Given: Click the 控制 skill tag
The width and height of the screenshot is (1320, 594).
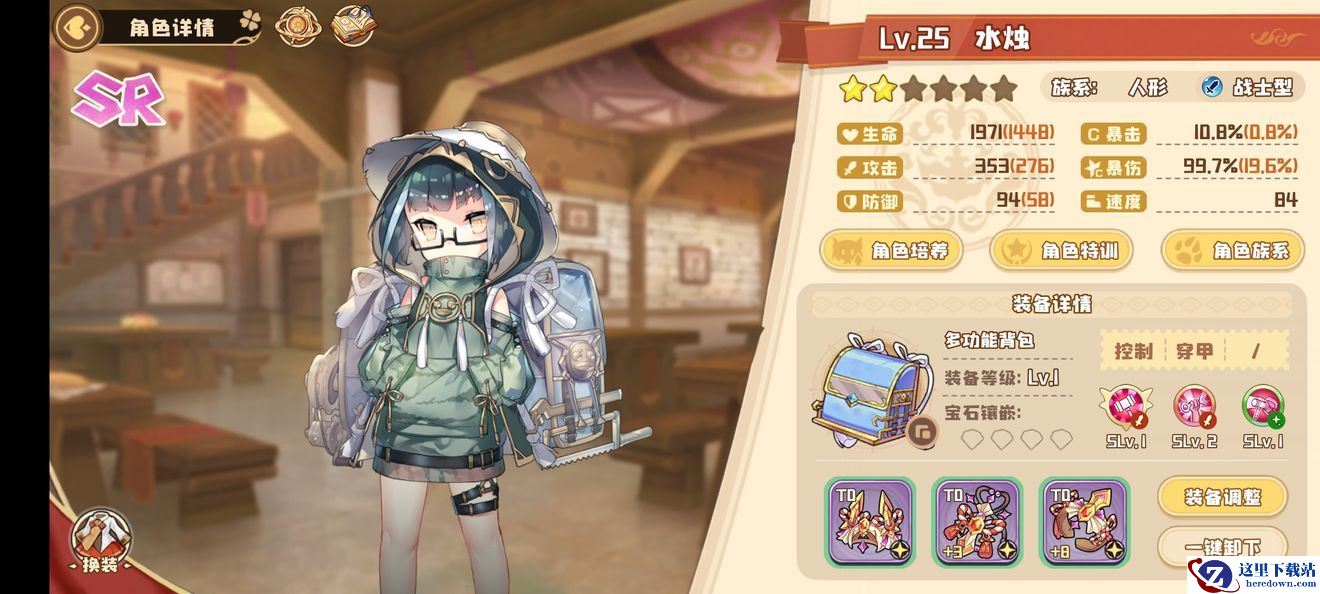Looking at the screenshot, I should pyautogui.click(x=1133, y=351).
